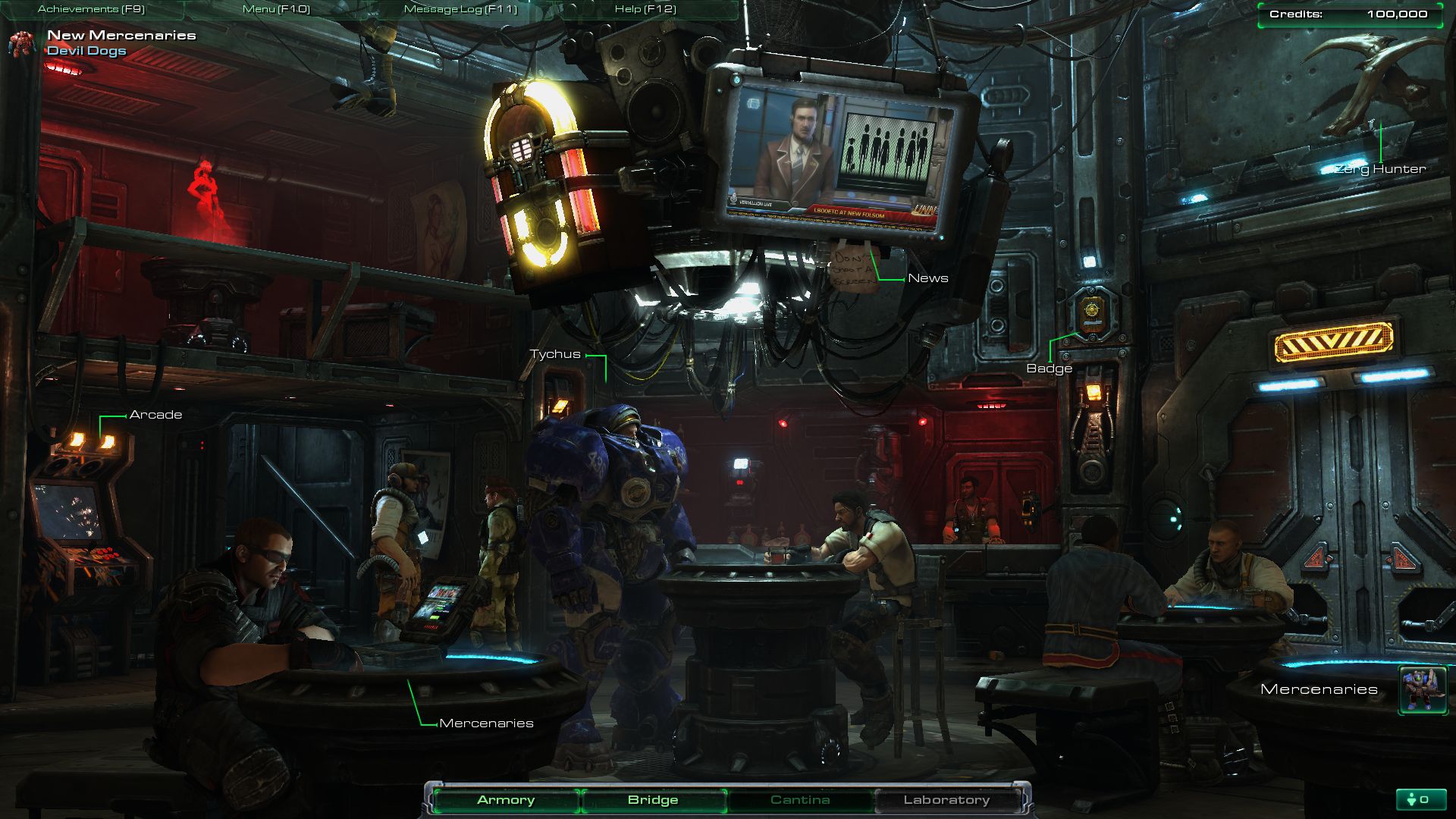Talk to Tychus via his label
The height and width of the screenshot is (819, 1456).
pyautogui.click(x=555, y=354)
